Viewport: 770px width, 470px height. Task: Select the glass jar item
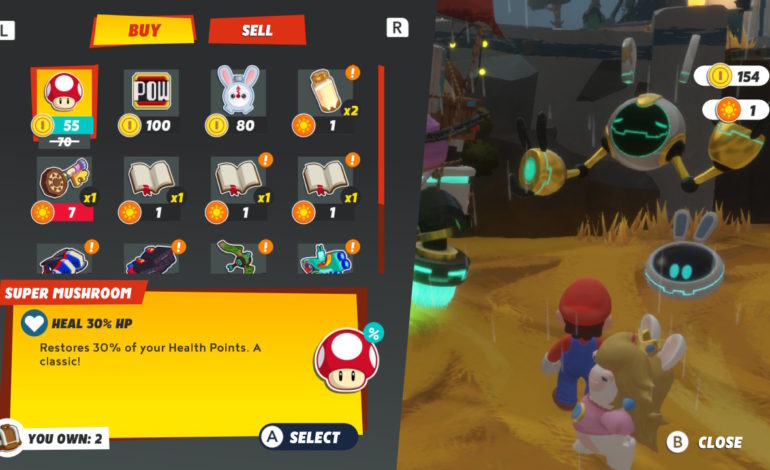325,102
